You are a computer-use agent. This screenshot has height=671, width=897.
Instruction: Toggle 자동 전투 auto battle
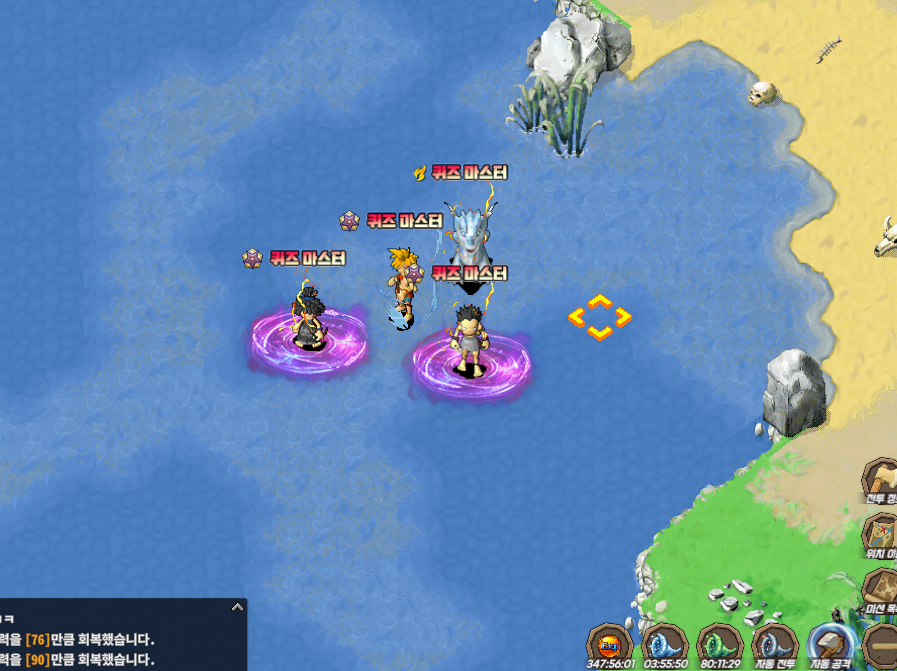774,644
